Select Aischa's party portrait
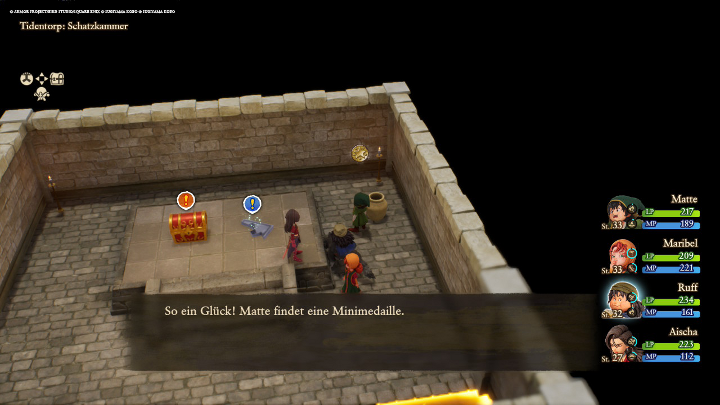This screenshot has width=720, height=405. (x=621, y=343)
